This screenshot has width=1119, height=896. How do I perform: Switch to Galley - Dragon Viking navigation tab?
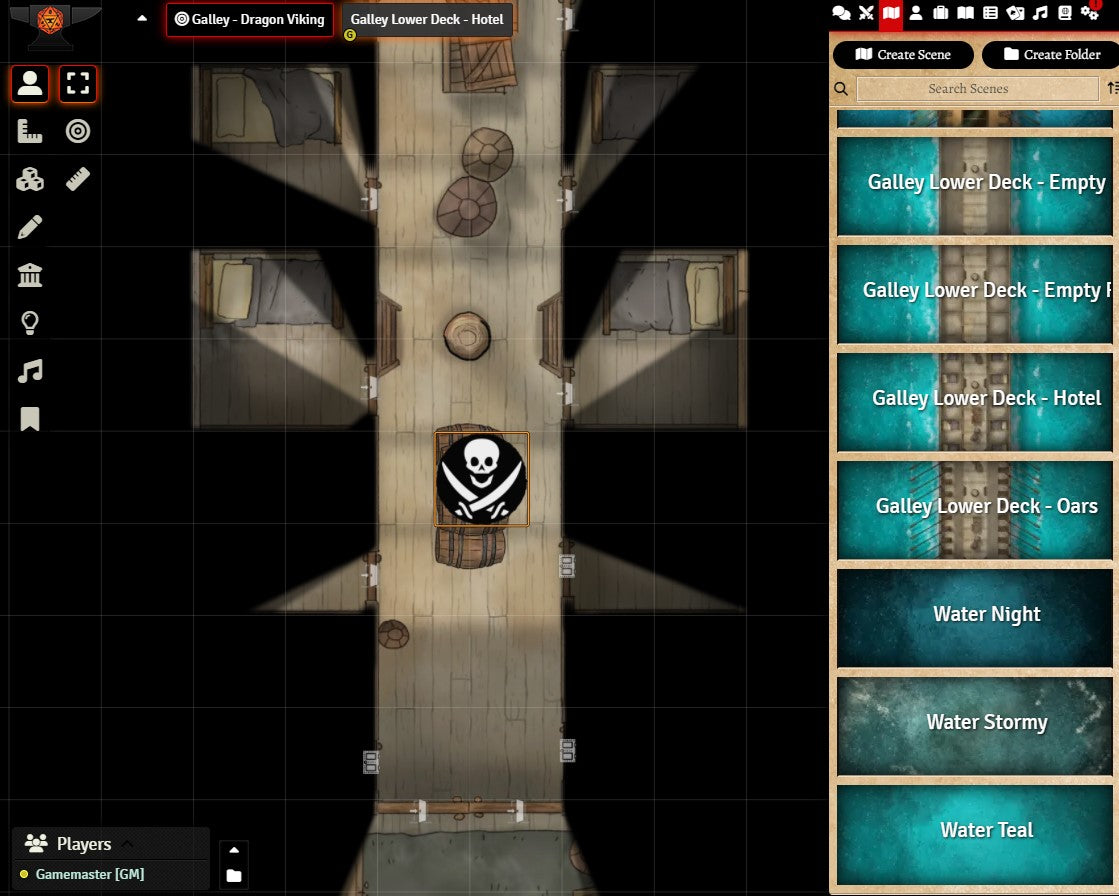pyautogui.click(x=250, y=19)
